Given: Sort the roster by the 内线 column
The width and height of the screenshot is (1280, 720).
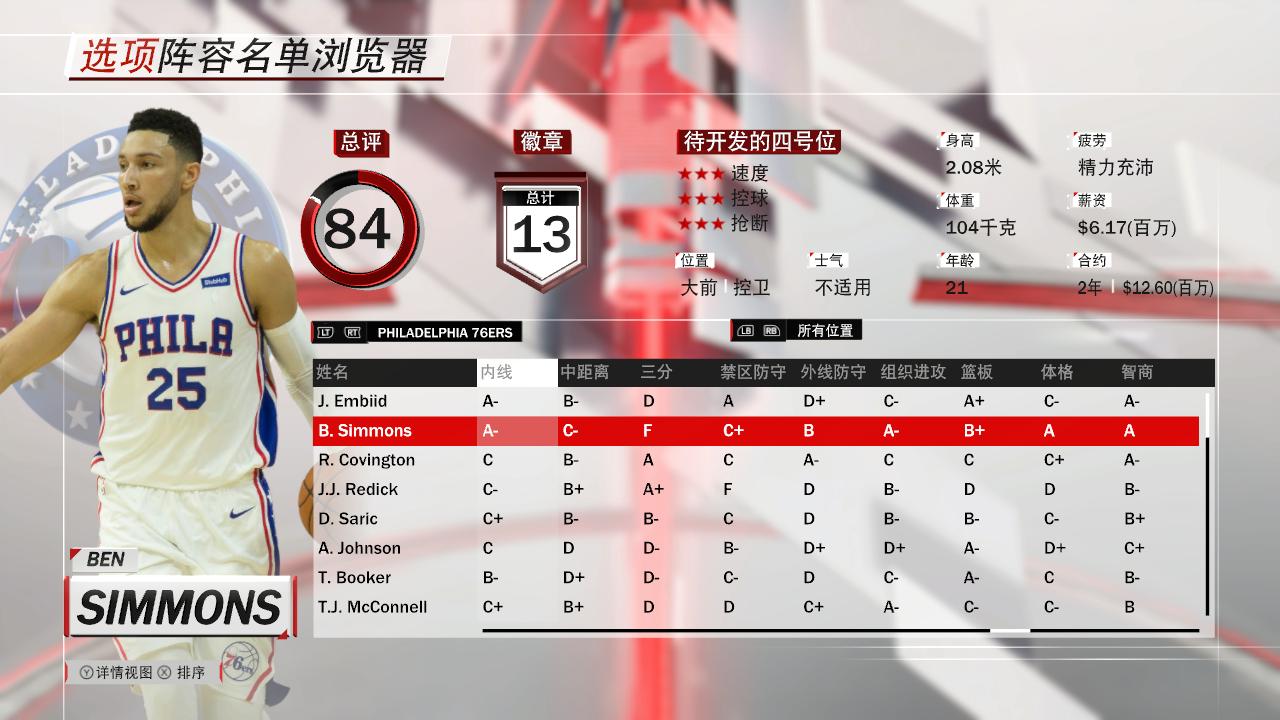Looking at the screenshot, I should click(497, 372).
